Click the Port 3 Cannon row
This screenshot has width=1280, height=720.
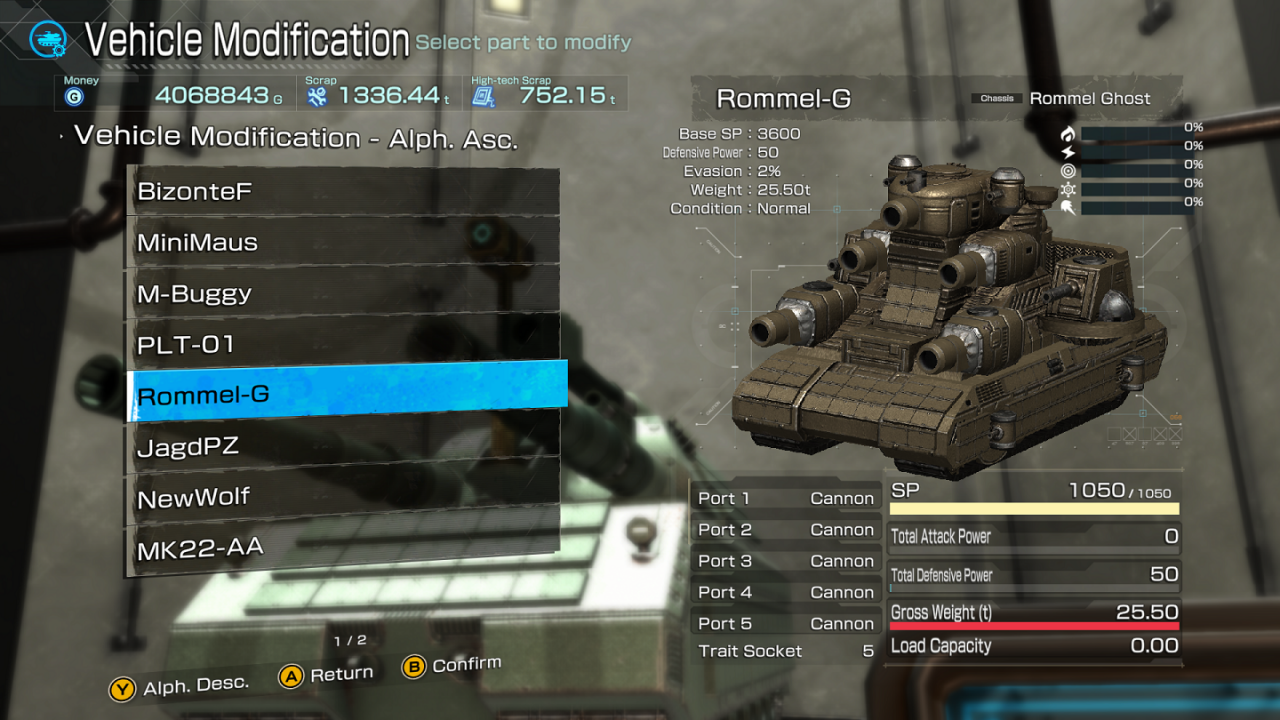[x=785, y=561]
